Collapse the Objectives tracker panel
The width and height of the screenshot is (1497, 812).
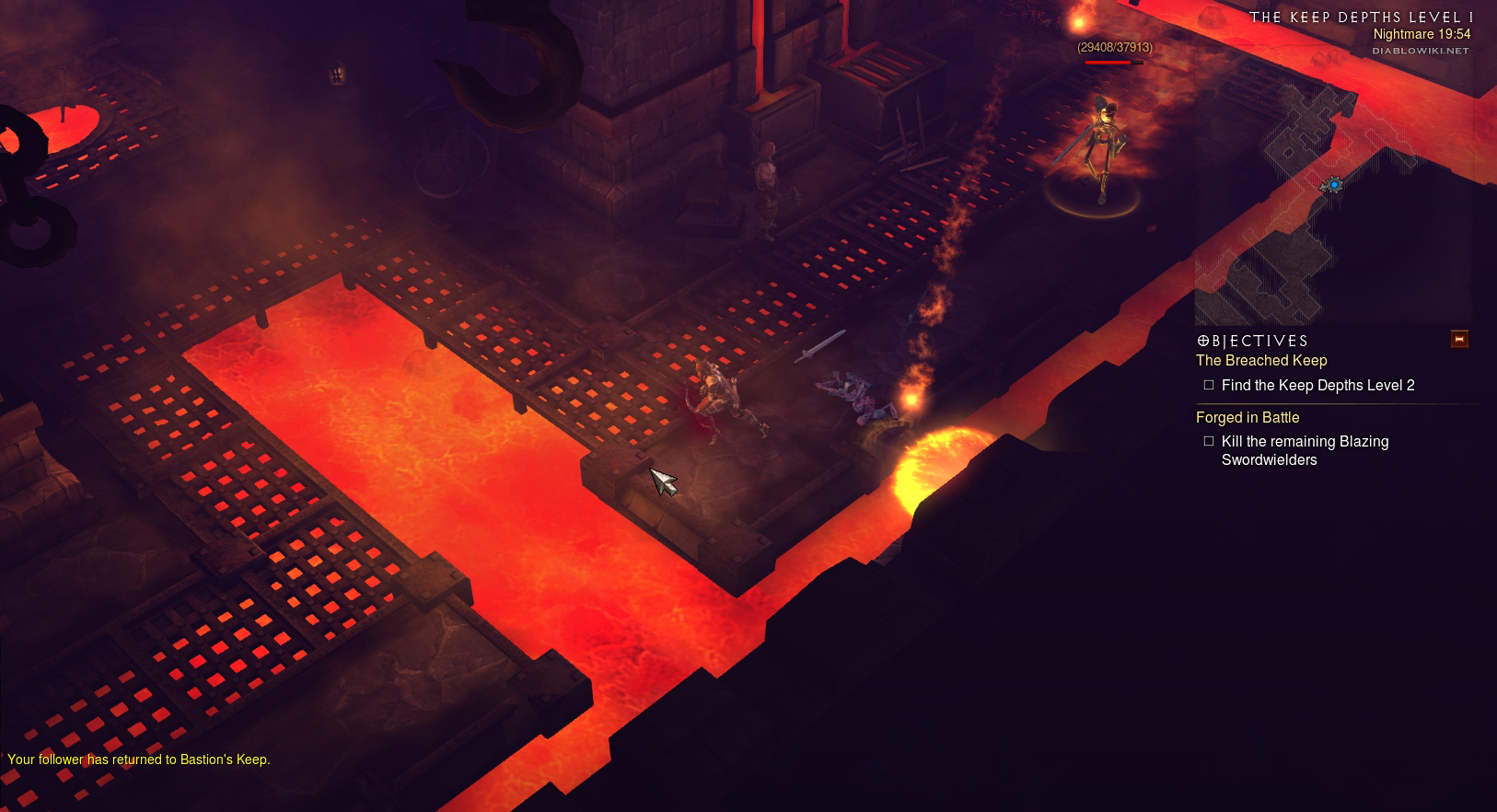(x=1459, y=339)
